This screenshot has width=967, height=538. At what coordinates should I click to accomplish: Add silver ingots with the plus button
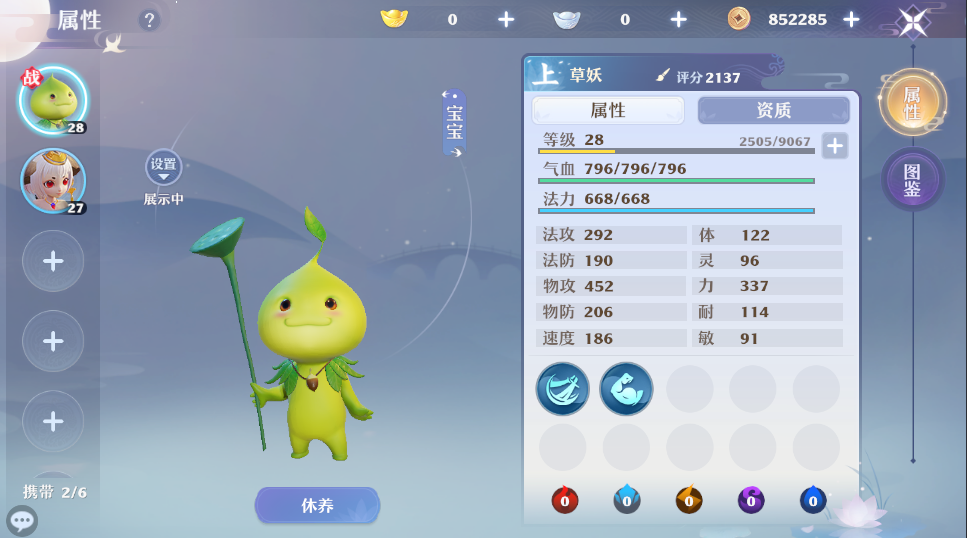678,19
